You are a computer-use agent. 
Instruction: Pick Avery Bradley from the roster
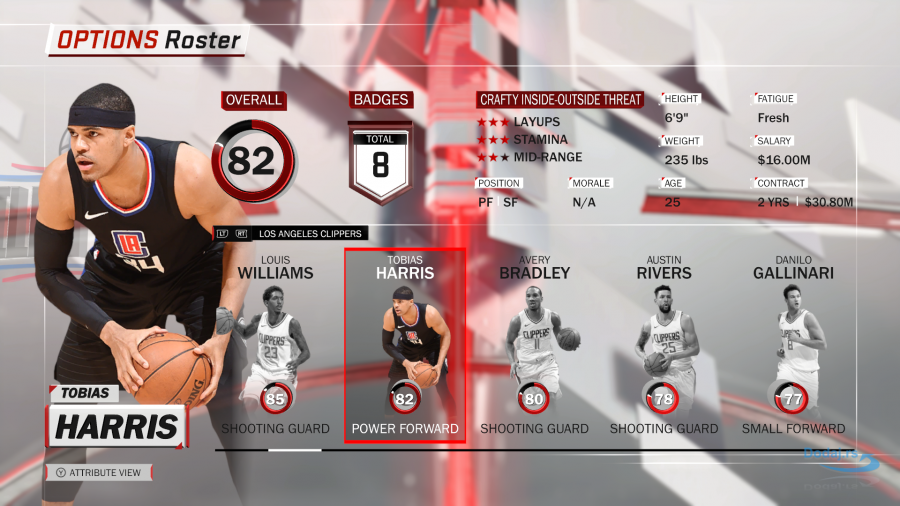[x=534, y=346]
